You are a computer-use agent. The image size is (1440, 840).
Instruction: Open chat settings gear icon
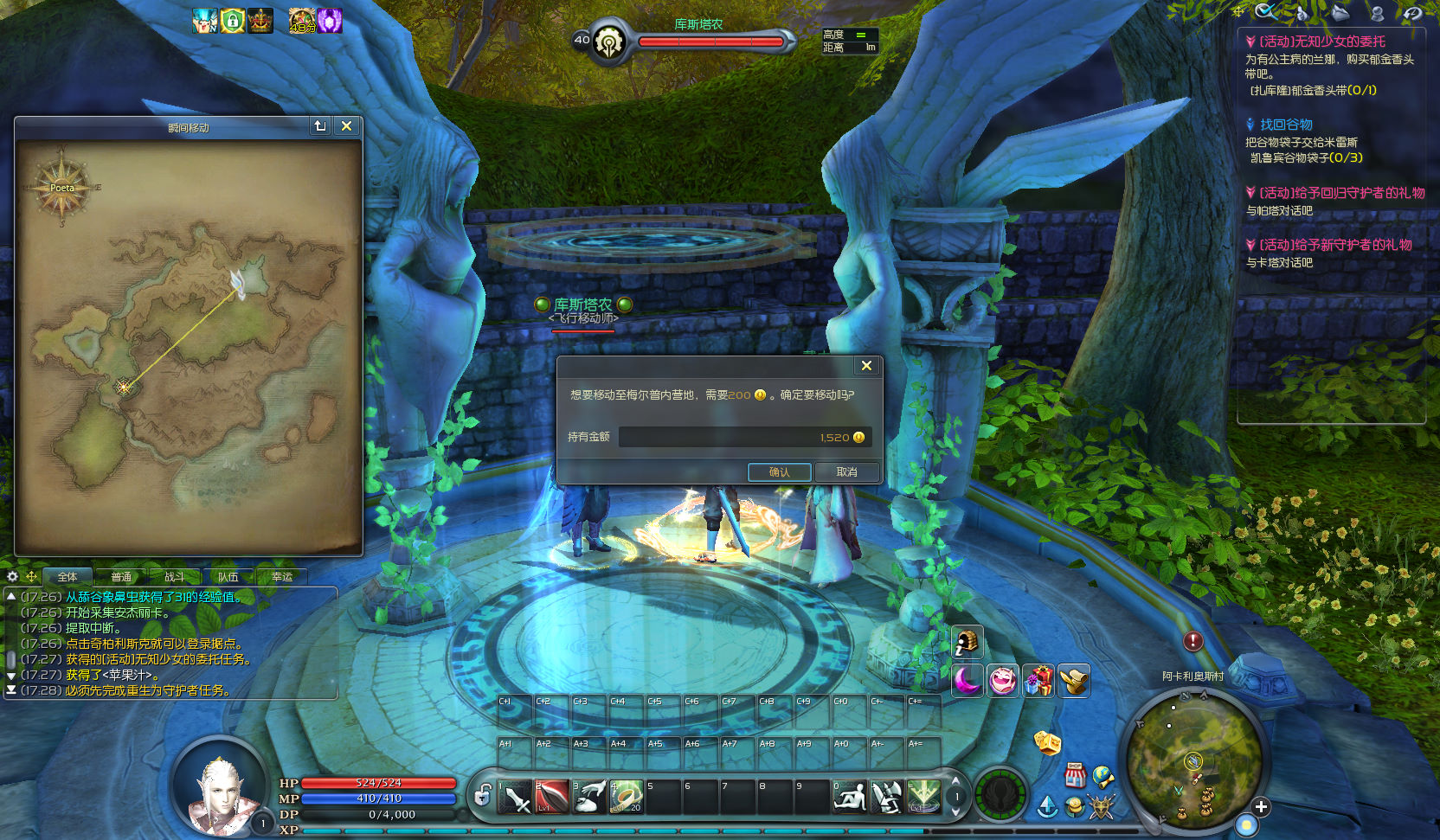pyautogui.click(x=13, y=576)
